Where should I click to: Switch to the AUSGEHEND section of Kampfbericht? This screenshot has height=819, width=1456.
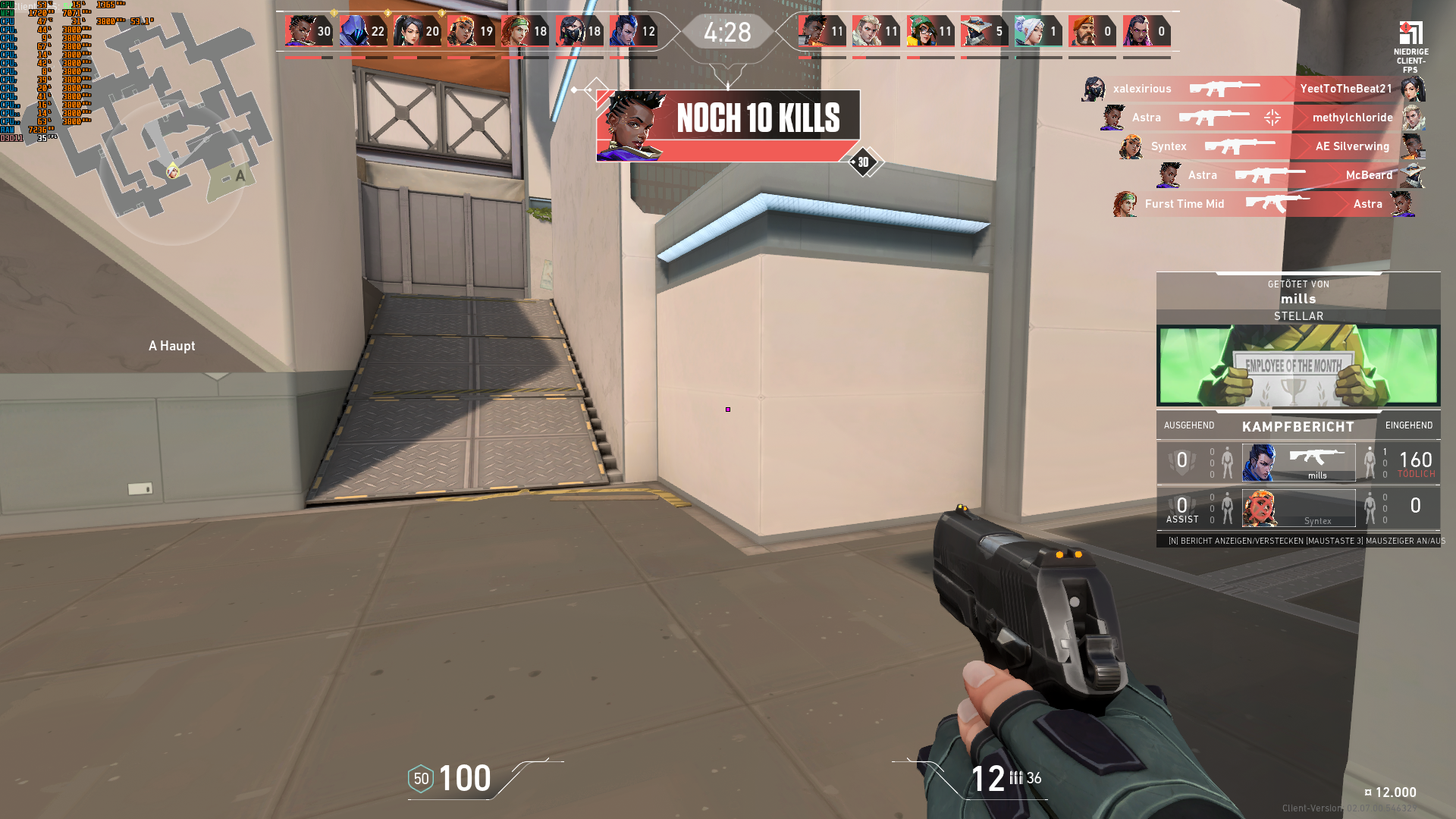tap(1188, 425)
